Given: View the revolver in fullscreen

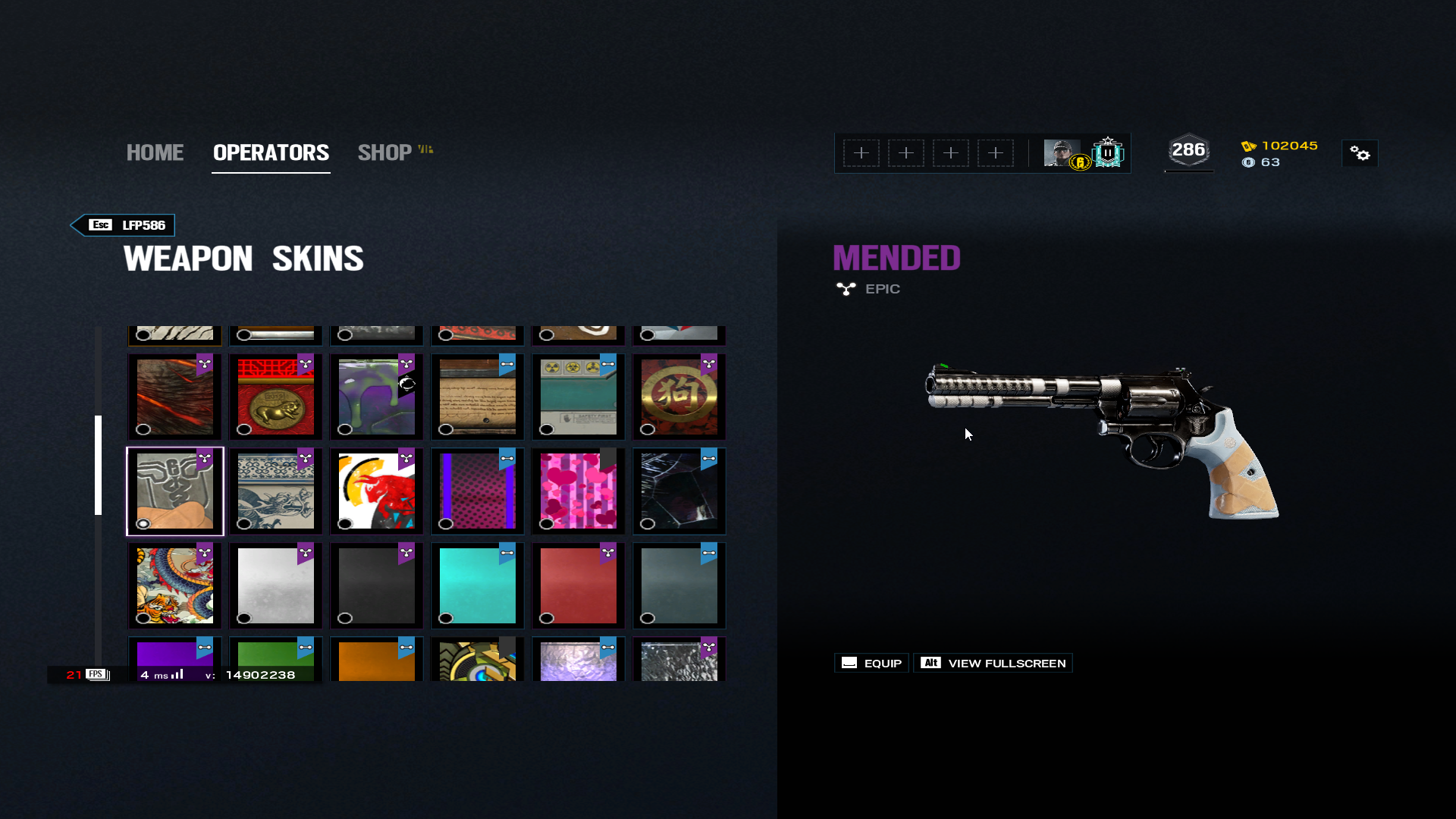Looking at the screenshot, I should [x=993, y=664].
